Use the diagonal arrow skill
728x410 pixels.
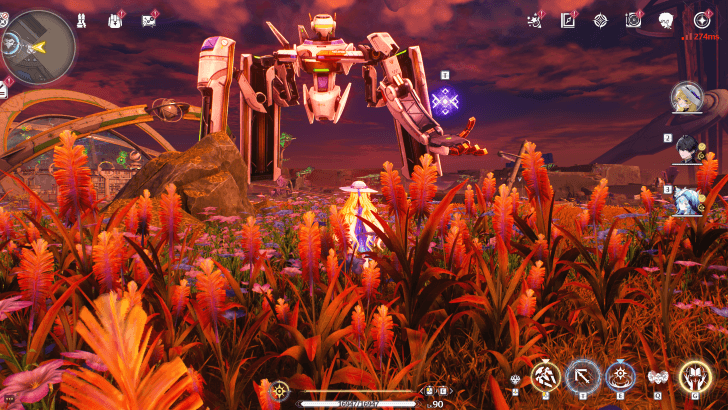[582, 376]
